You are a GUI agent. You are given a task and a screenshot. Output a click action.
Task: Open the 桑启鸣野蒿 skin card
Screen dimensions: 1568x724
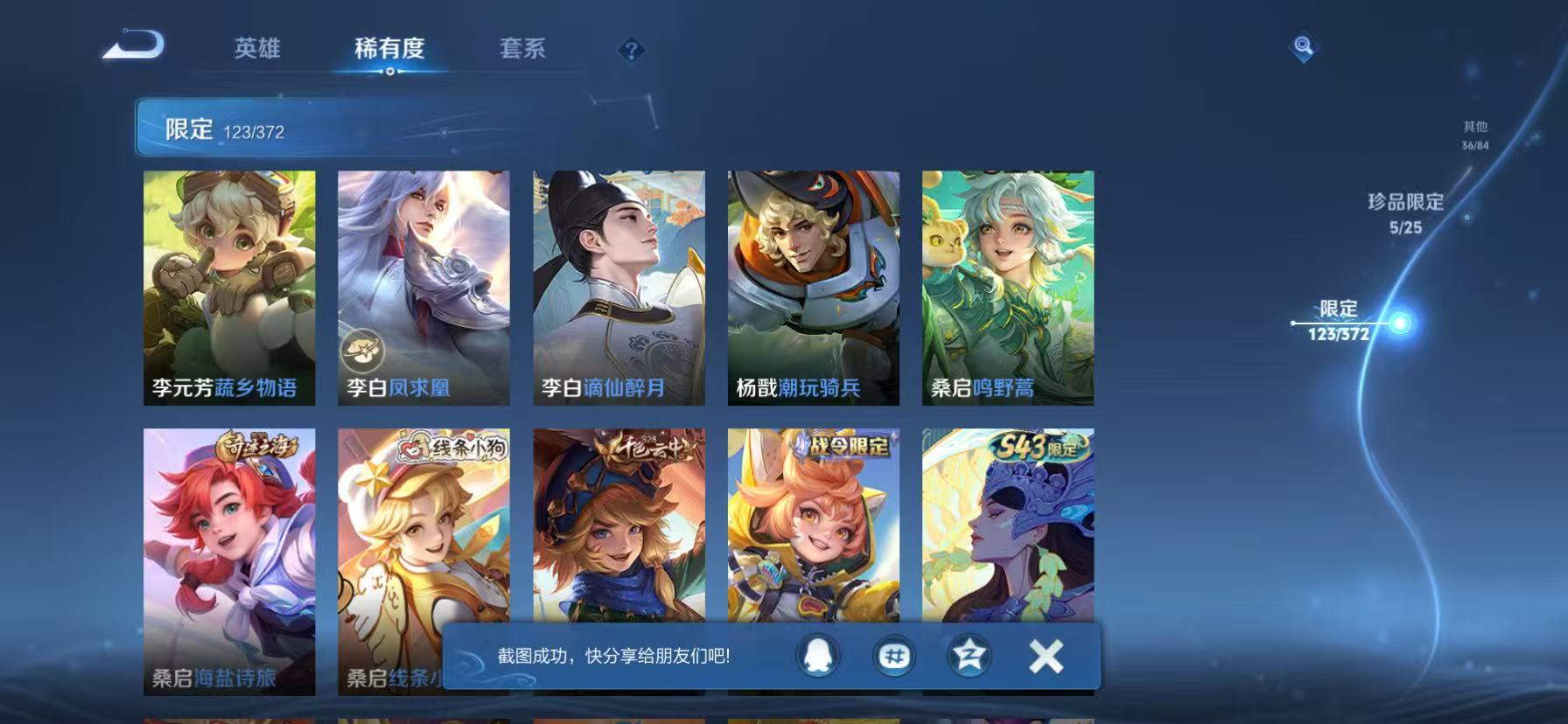(1008, 289)
